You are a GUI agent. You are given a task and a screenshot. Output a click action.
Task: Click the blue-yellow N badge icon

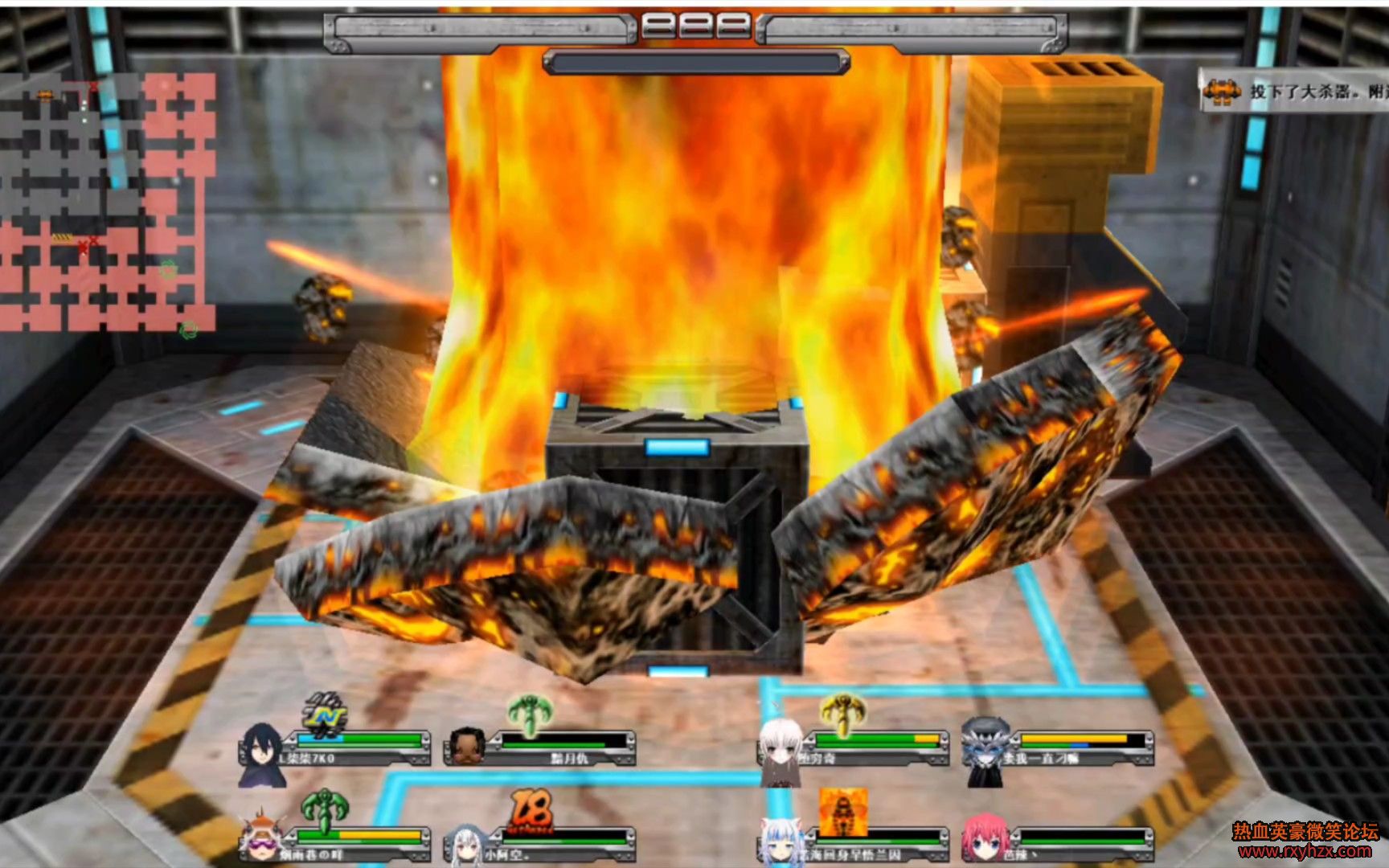point(326,714)
